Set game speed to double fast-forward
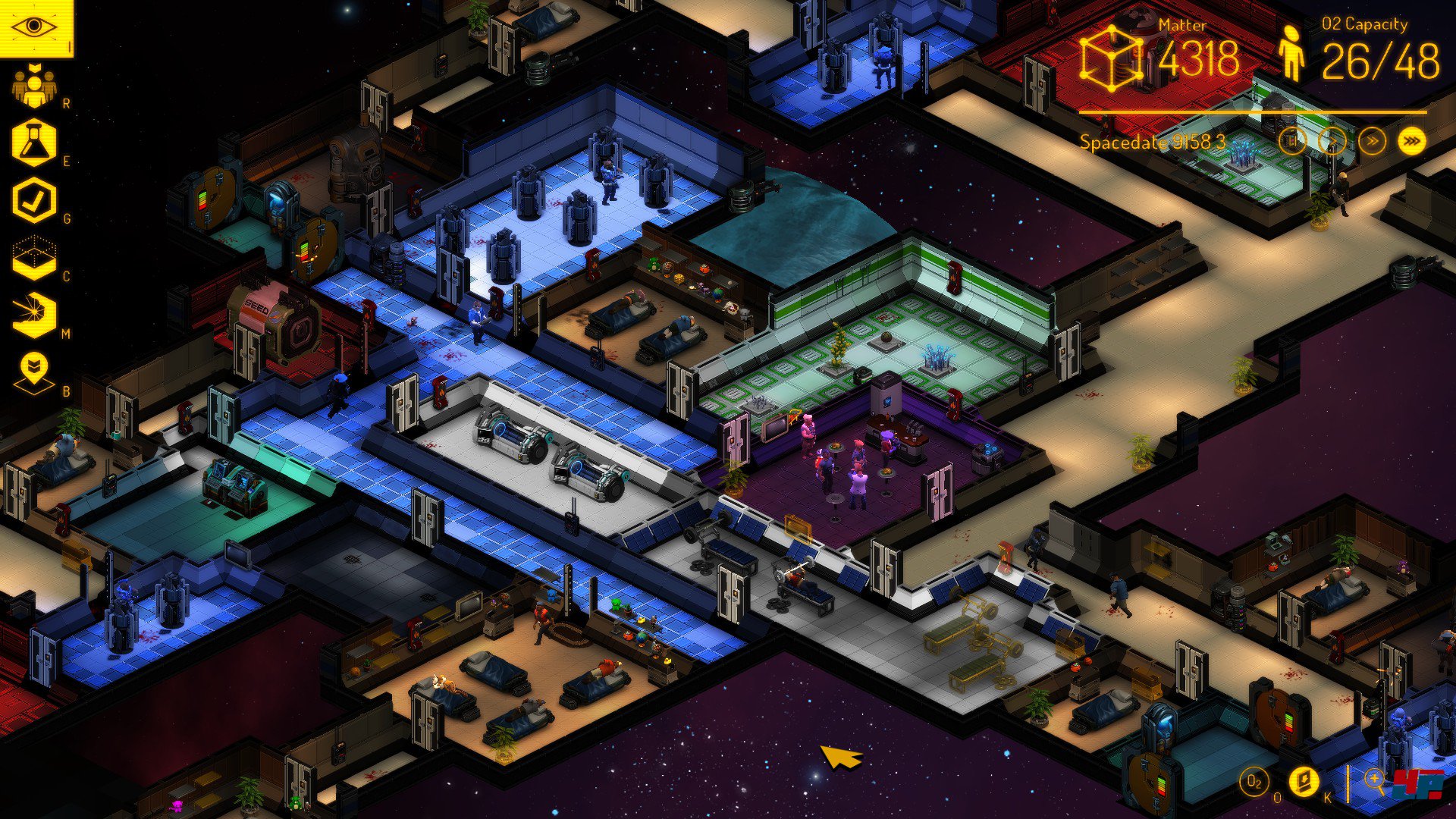Screen dimensions: 1456x819 (x=1372, y=141)
